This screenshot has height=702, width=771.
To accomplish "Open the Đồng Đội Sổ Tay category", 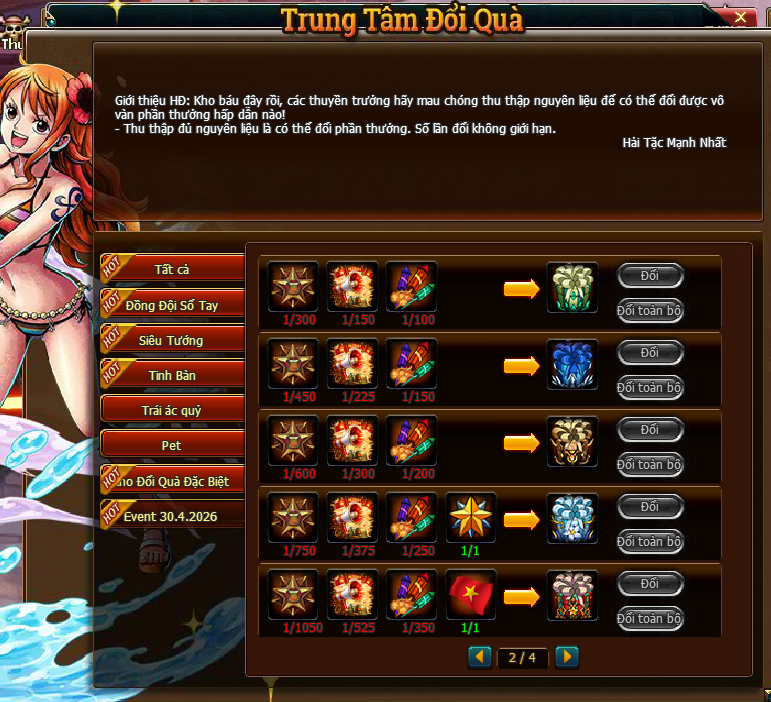I will [x=172, y=305].
